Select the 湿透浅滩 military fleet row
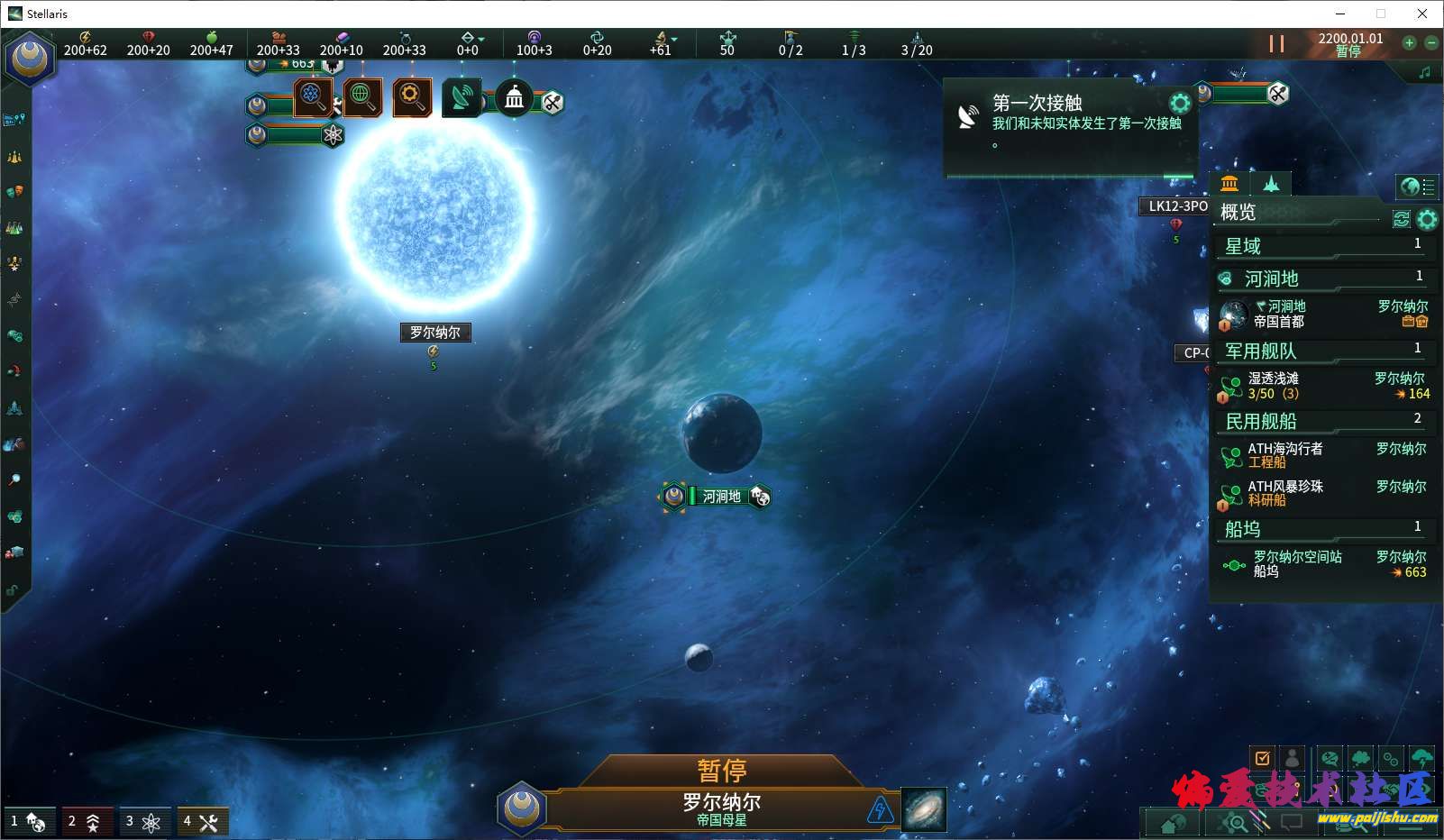The image size is (1444, 840). click(x=1323, y=386)
